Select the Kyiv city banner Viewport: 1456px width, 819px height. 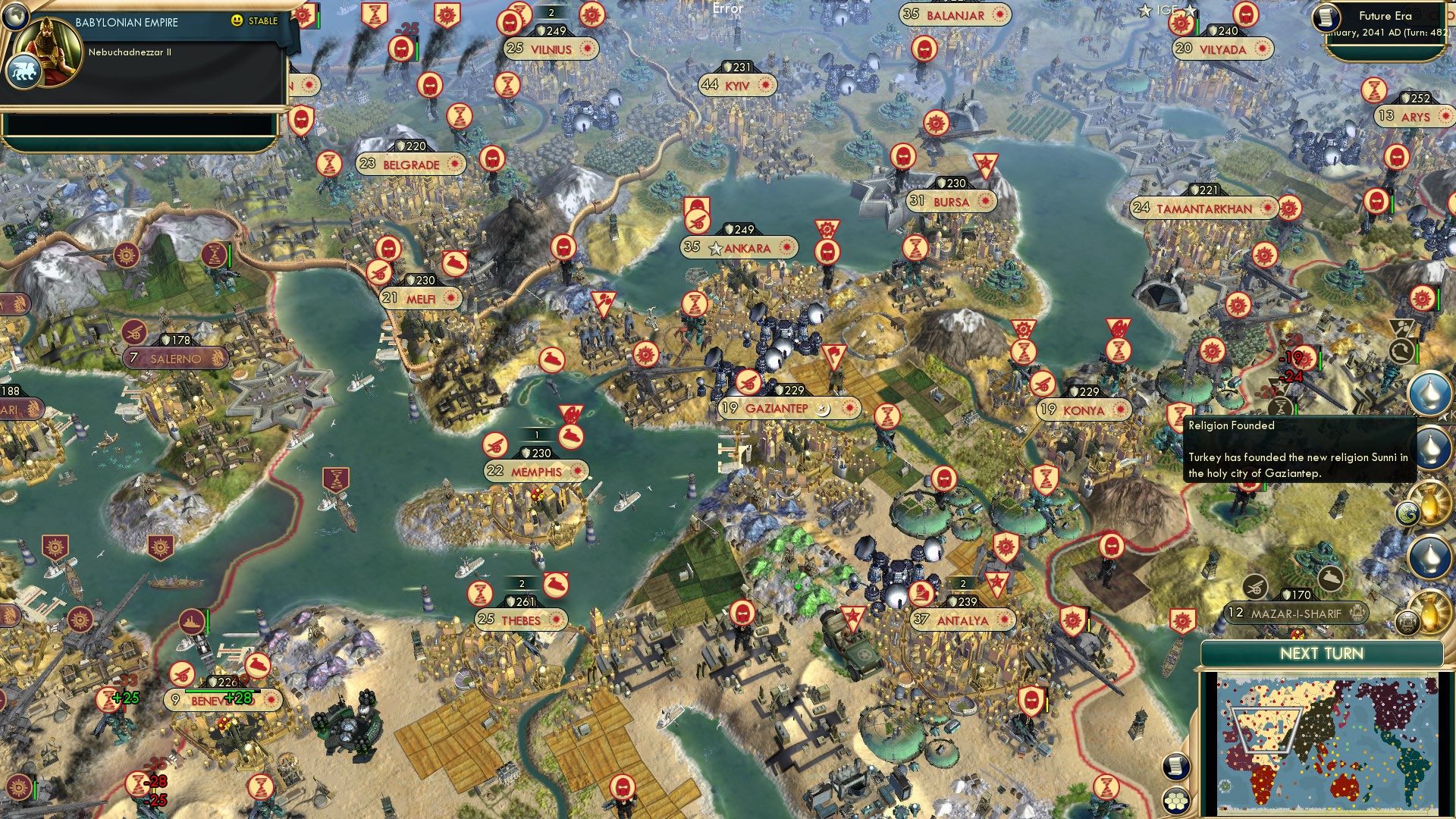pyautogui.click(x=737, y=86)
